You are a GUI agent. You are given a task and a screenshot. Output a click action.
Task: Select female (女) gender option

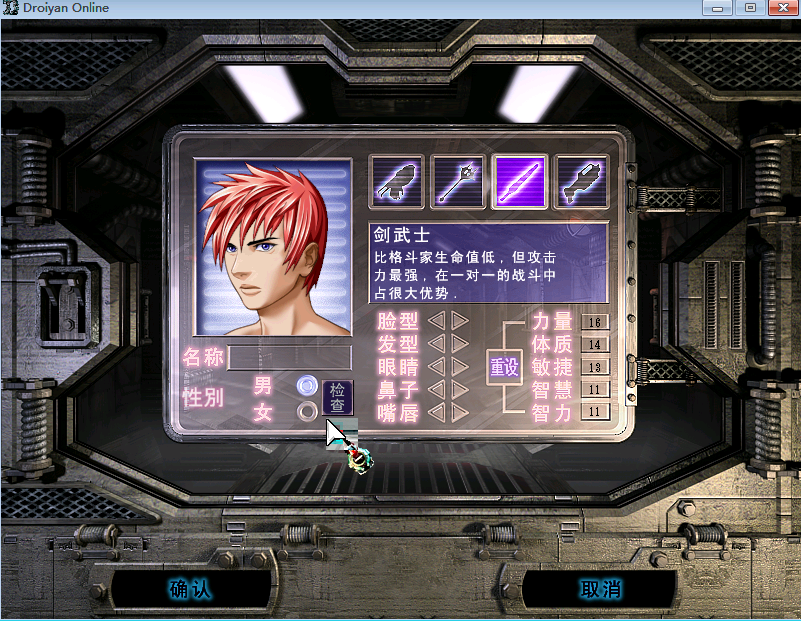(308, 411)
